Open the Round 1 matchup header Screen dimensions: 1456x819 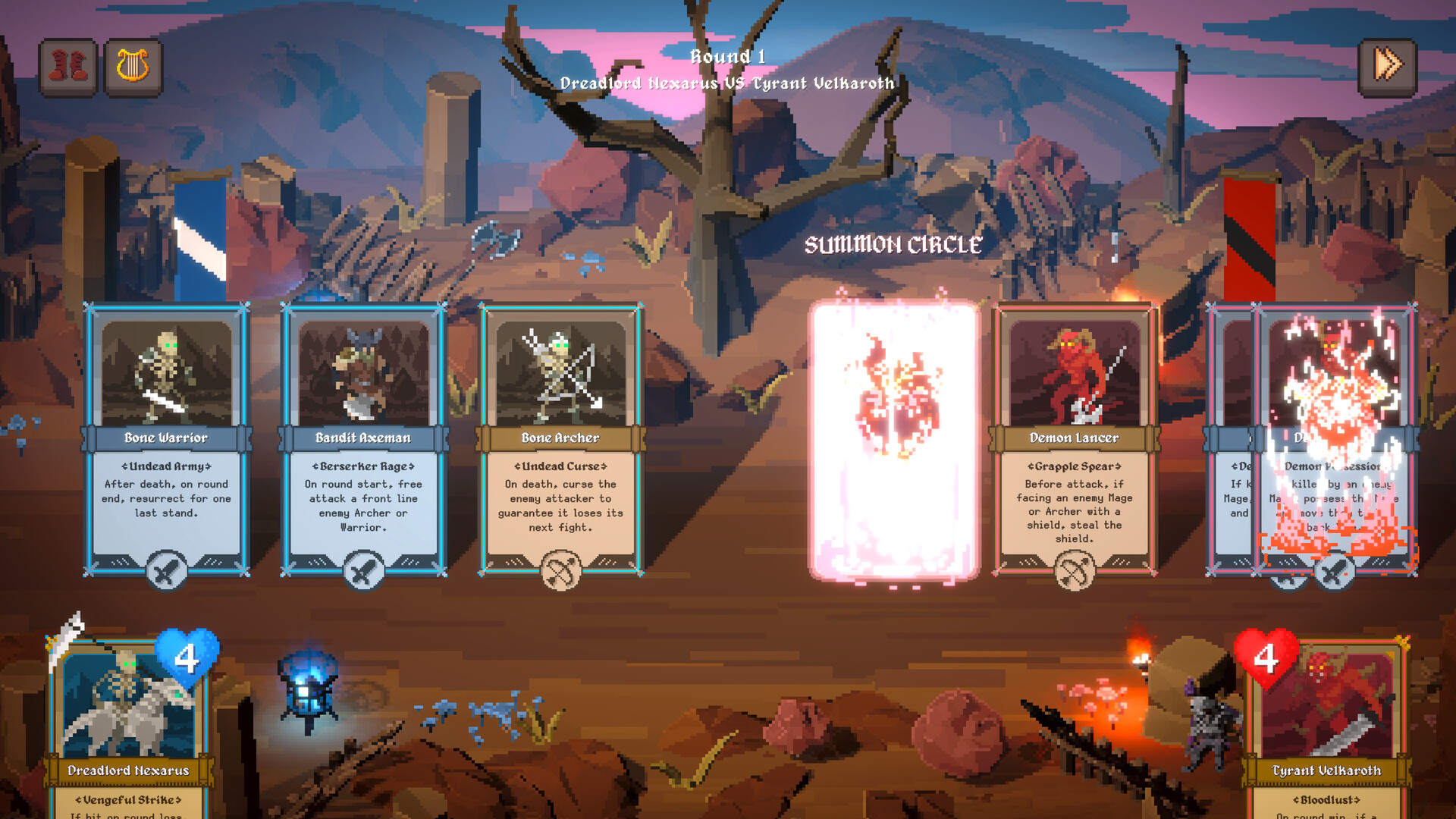point(726,68)
